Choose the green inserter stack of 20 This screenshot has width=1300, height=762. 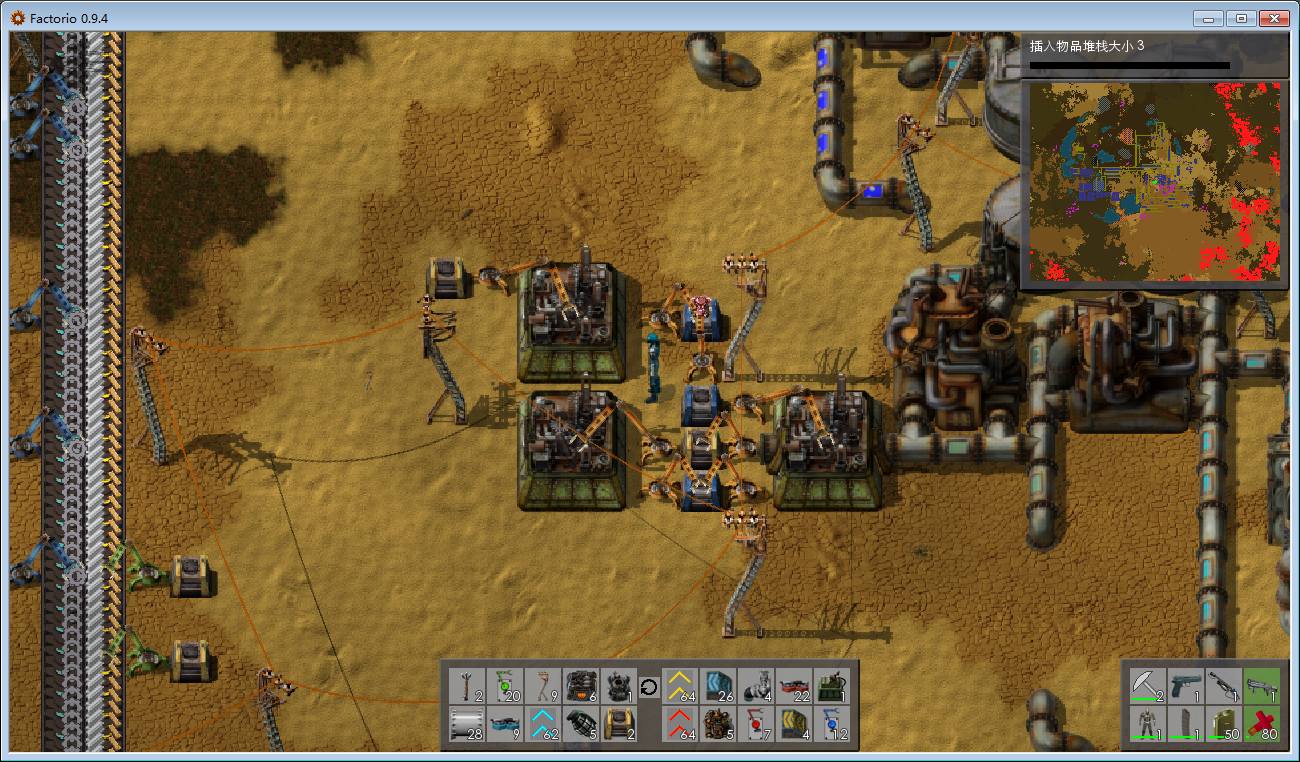point(505,686)
